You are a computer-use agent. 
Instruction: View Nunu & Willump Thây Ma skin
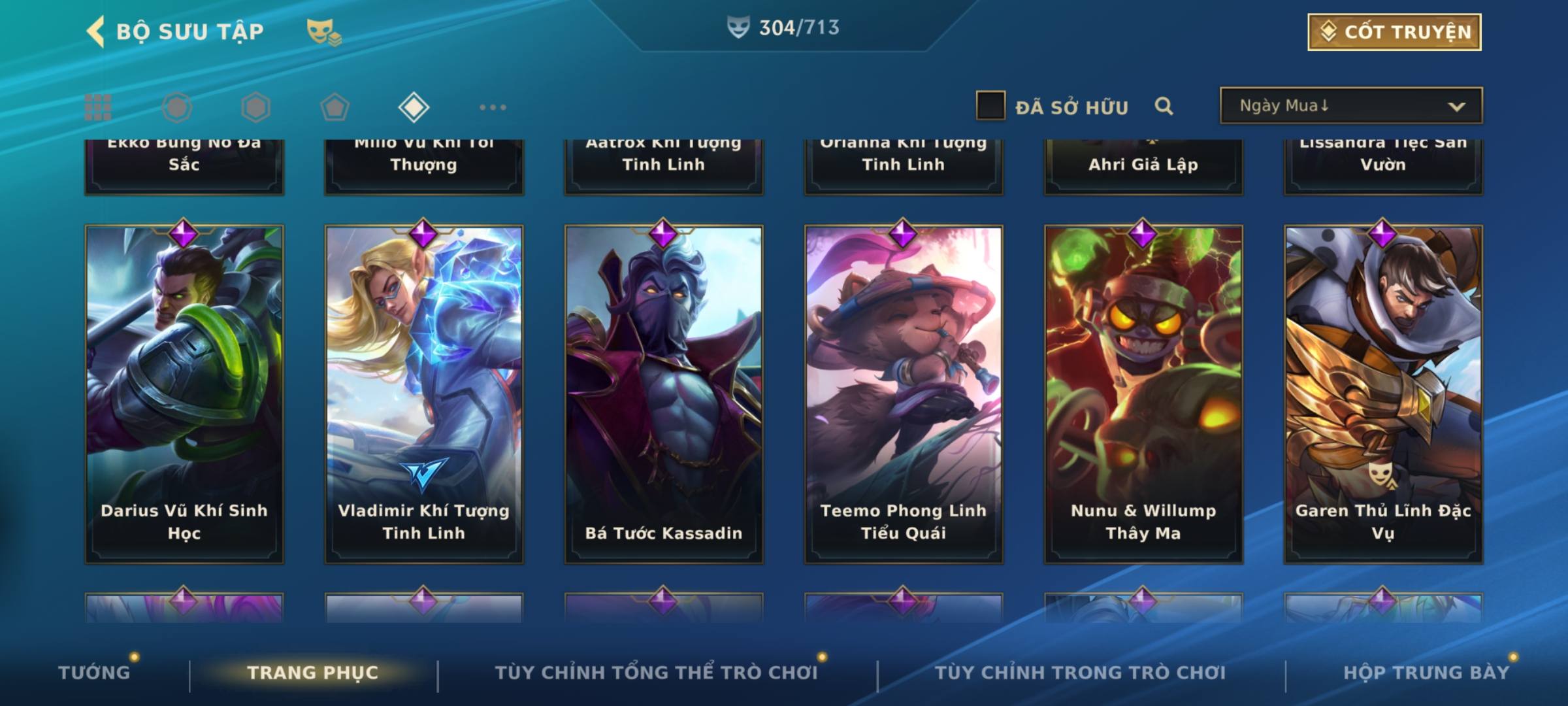pyautogui.click(x=1143, y=394)
